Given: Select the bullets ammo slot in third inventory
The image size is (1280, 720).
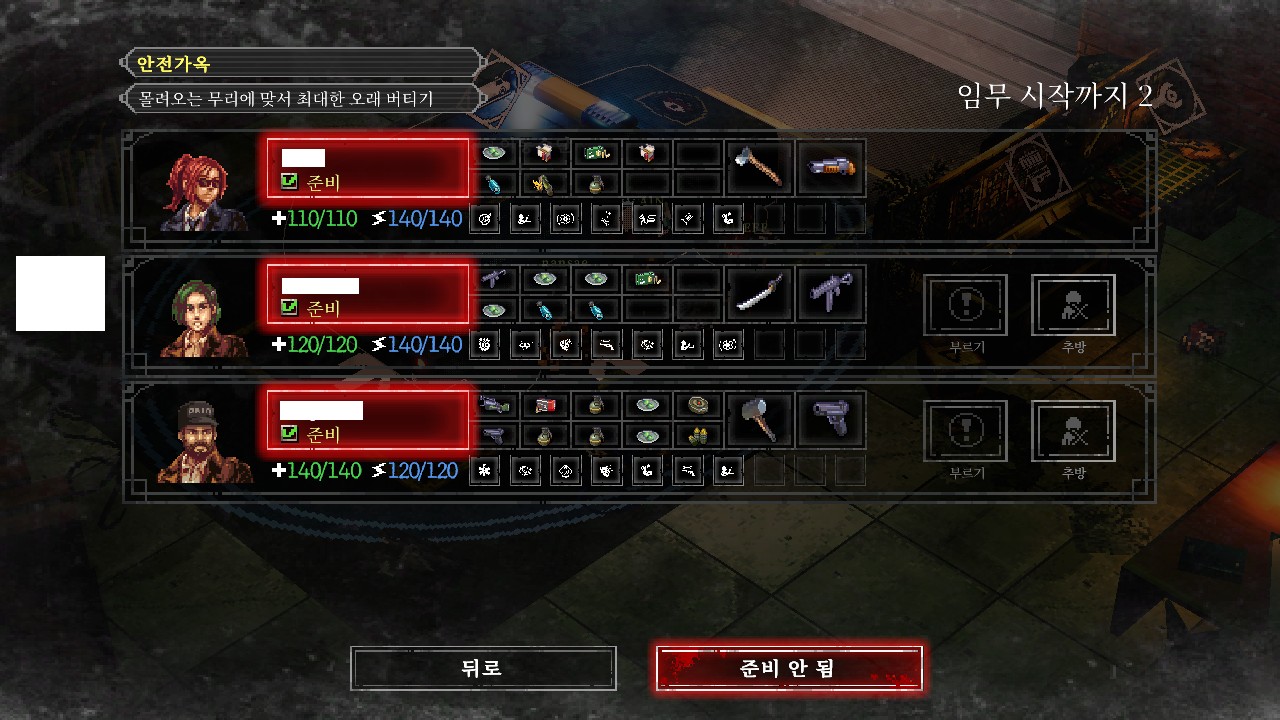Looking at the screenshot, I should click(698, 435).
